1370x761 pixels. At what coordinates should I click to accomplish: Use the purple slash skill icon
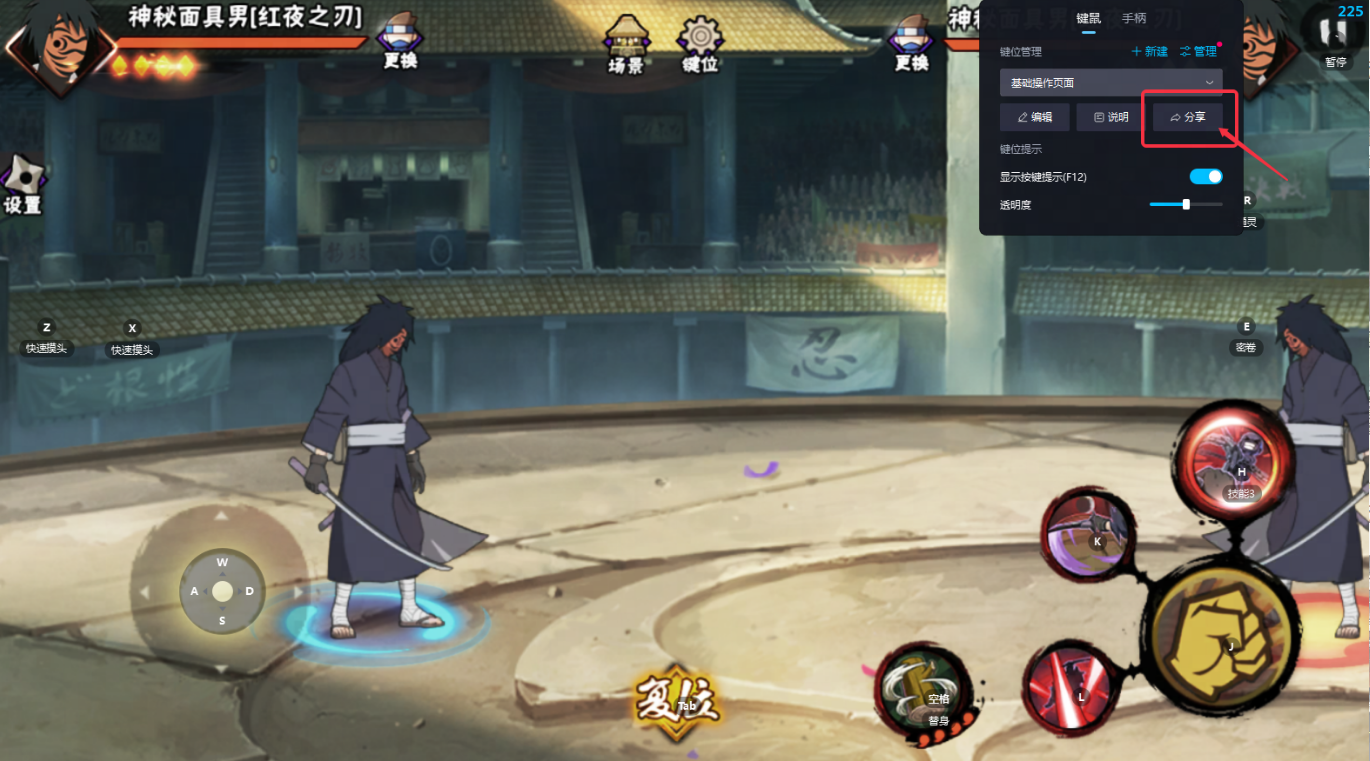[1087, 535]
